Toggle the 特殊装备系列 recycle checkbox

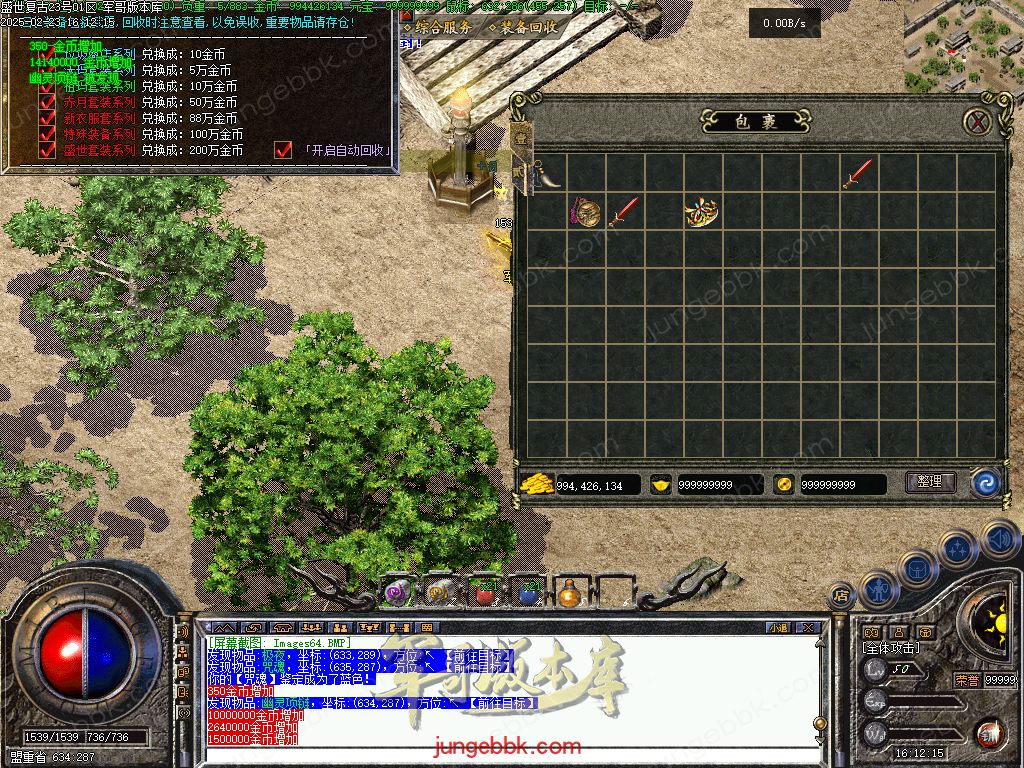tap(47, 134)
